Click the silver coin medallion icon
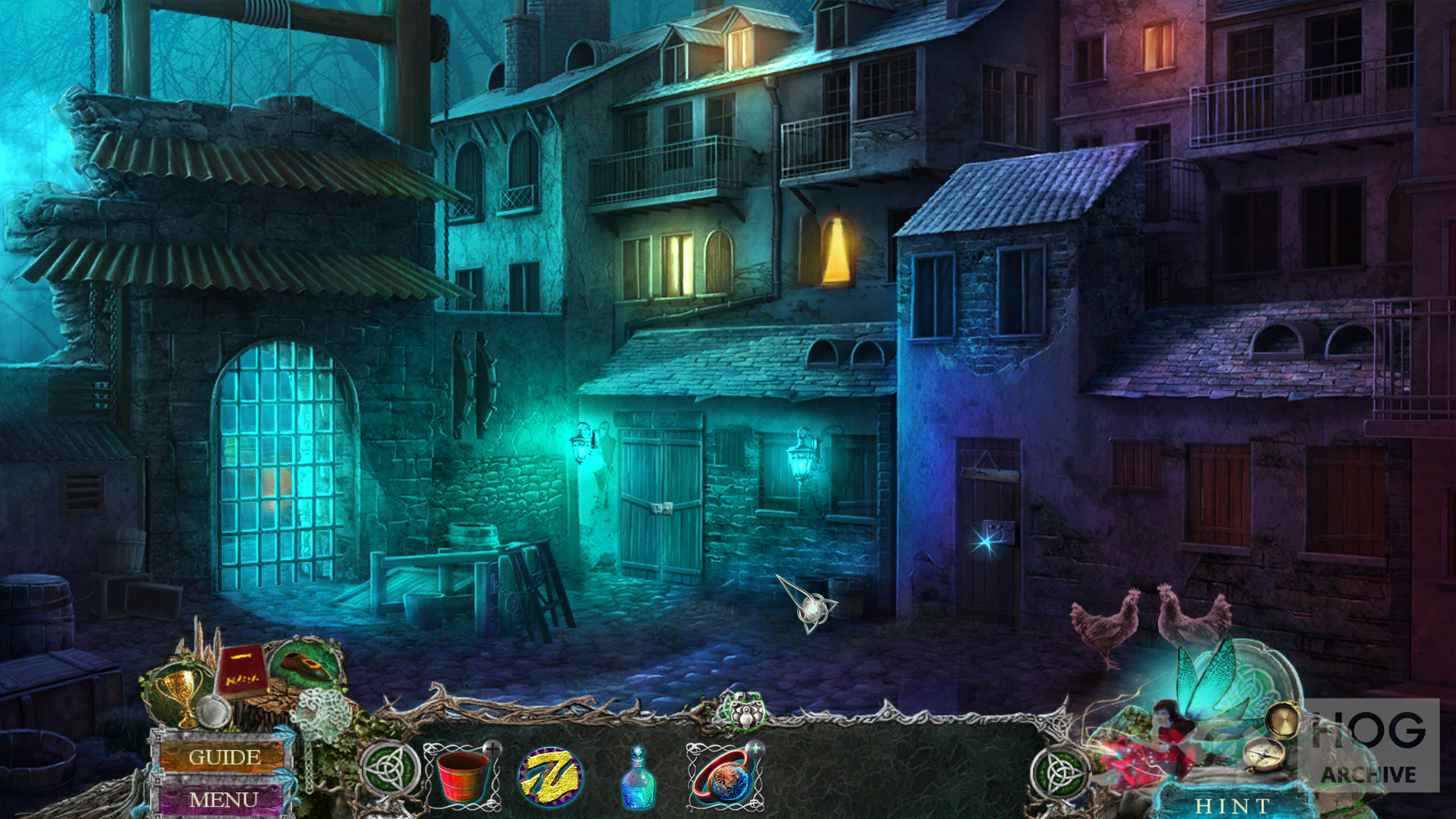 (x=215, y=711)
